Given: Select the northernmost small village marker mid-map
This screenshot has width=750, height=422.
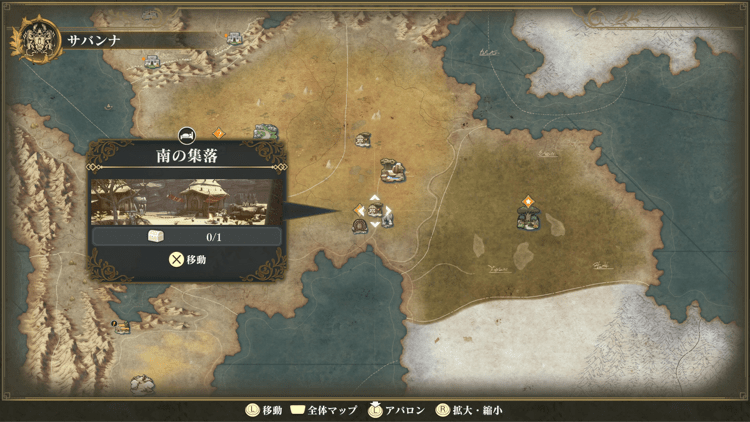Looking at the screenshot, I should click(363, 141).
